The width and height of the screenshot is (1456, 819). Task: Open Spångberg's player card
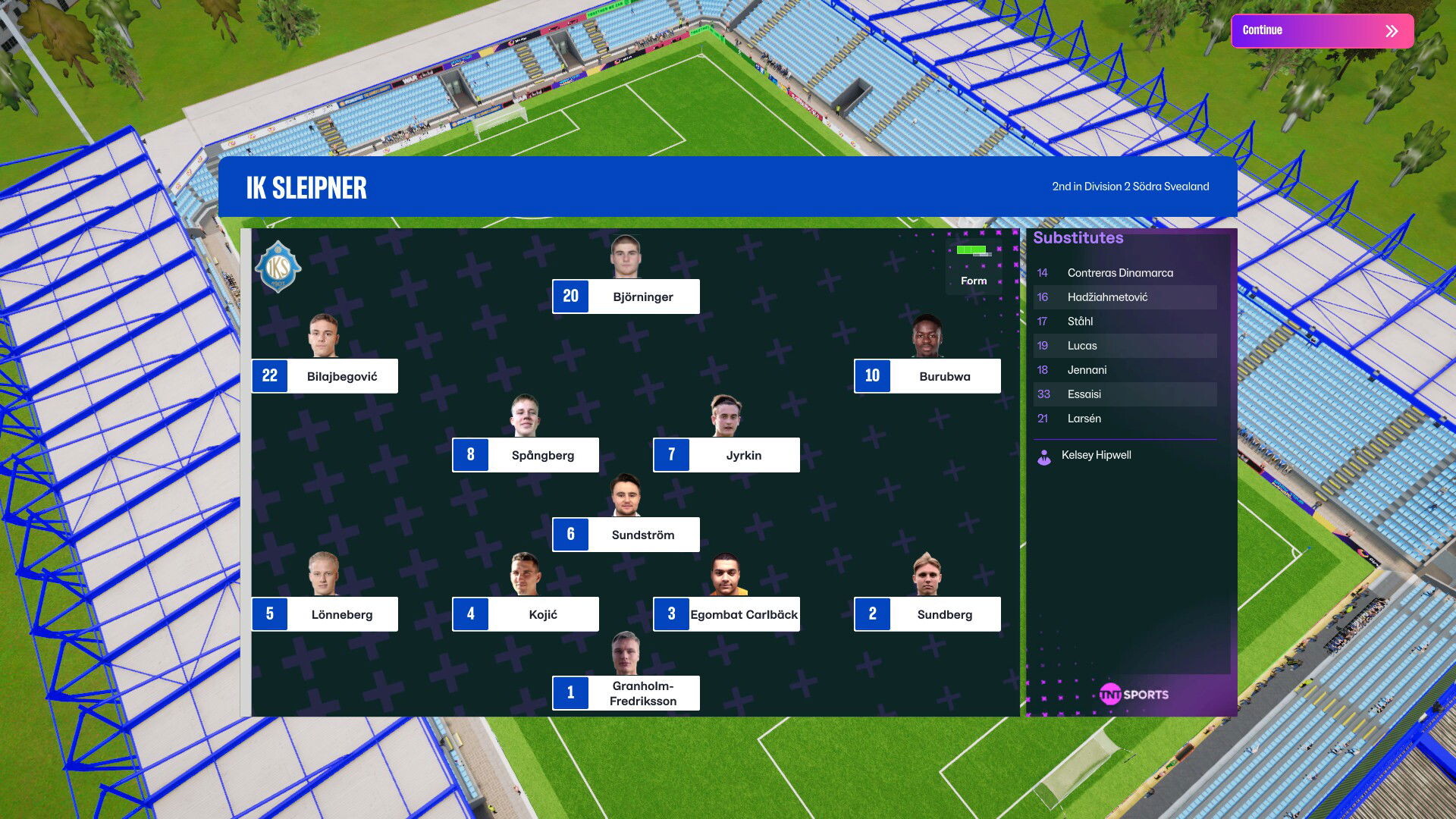526,455
